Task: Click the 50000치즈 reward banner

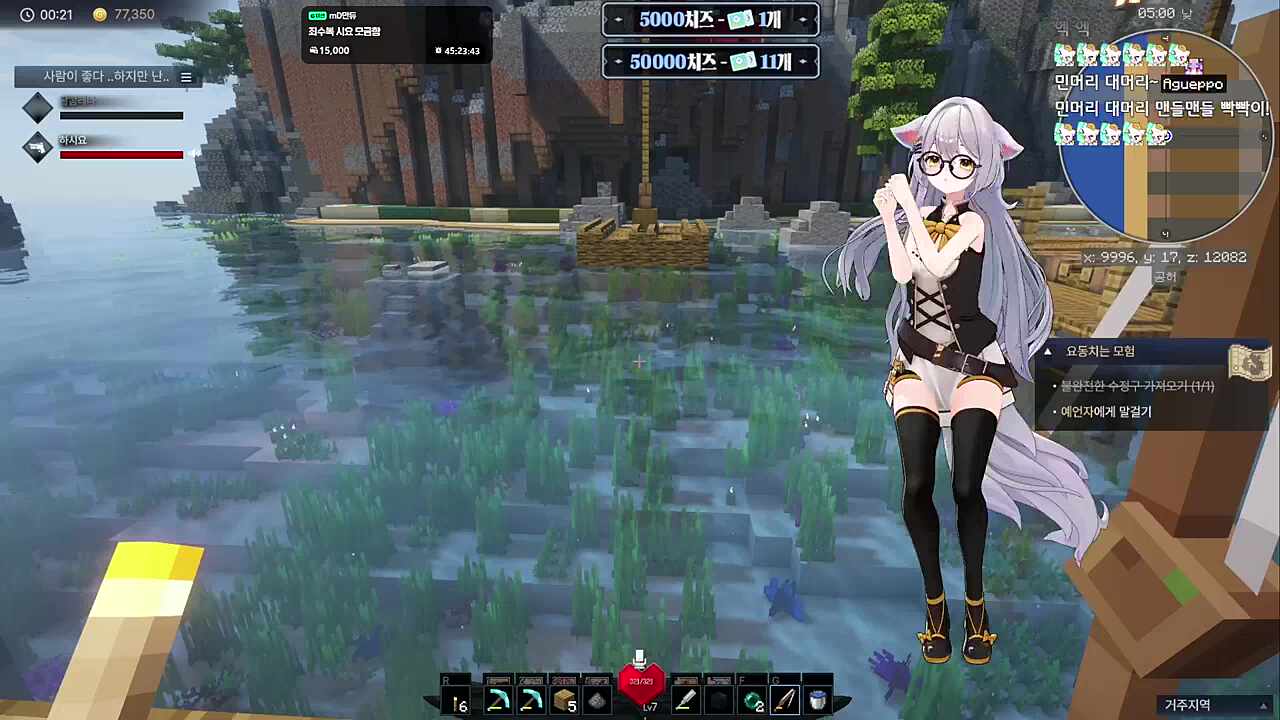Action: click(710, 62)
